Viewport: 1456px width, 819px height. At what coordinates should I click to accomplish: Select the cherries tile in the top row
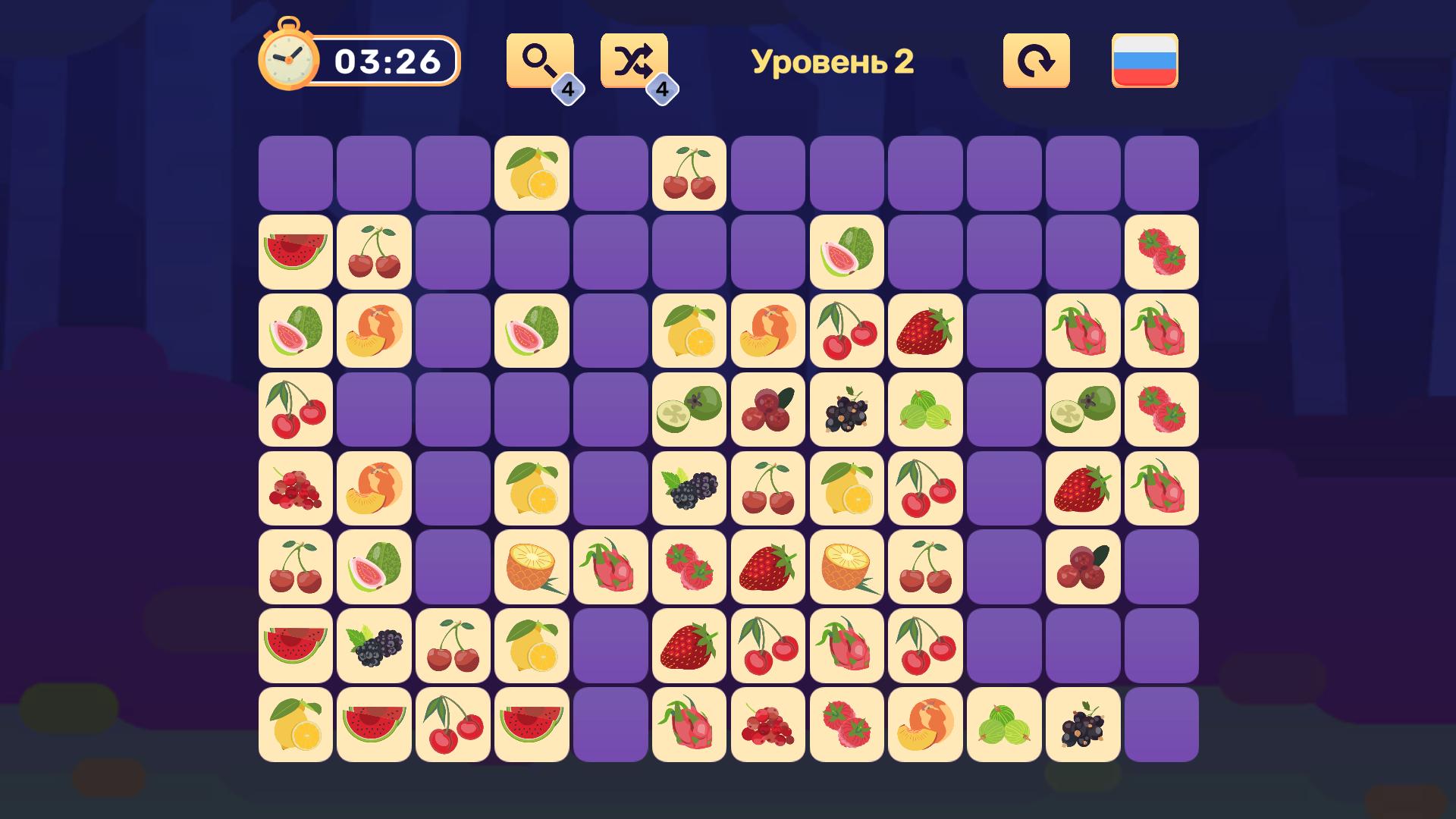[x=689, y=174]
